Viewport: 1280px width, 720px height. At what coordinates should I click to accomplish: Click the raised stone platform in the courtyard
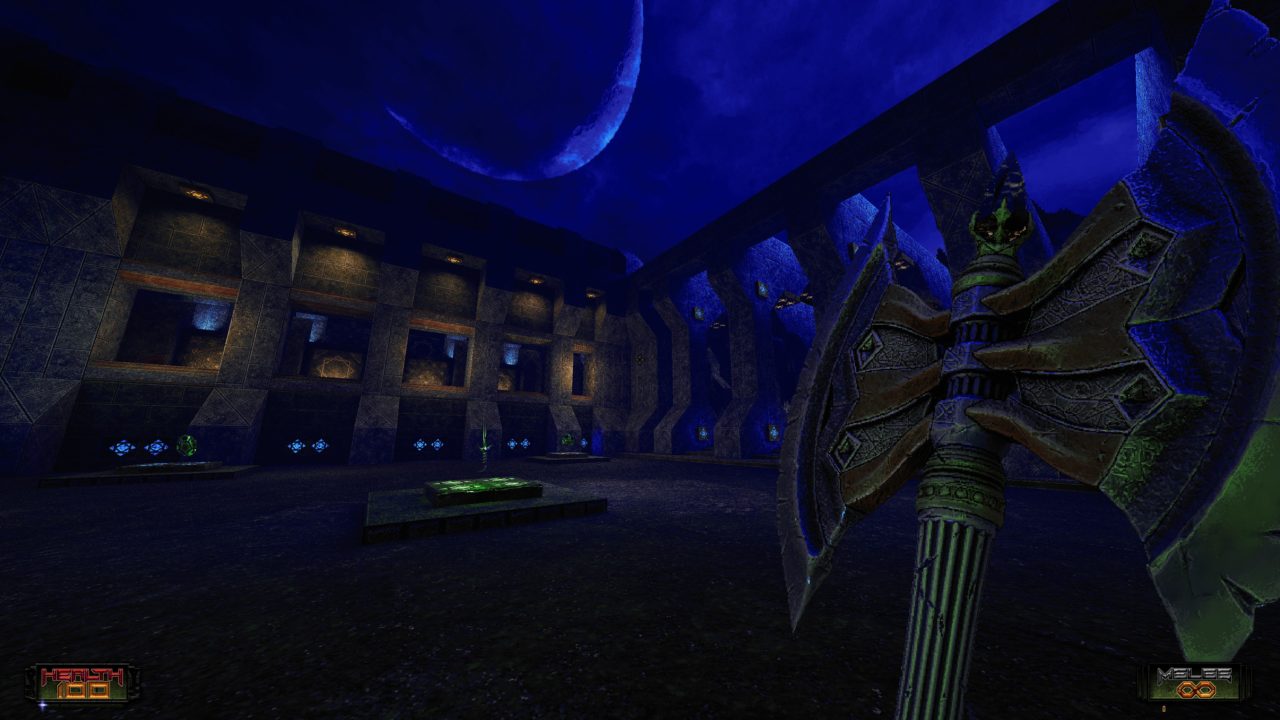450,510
